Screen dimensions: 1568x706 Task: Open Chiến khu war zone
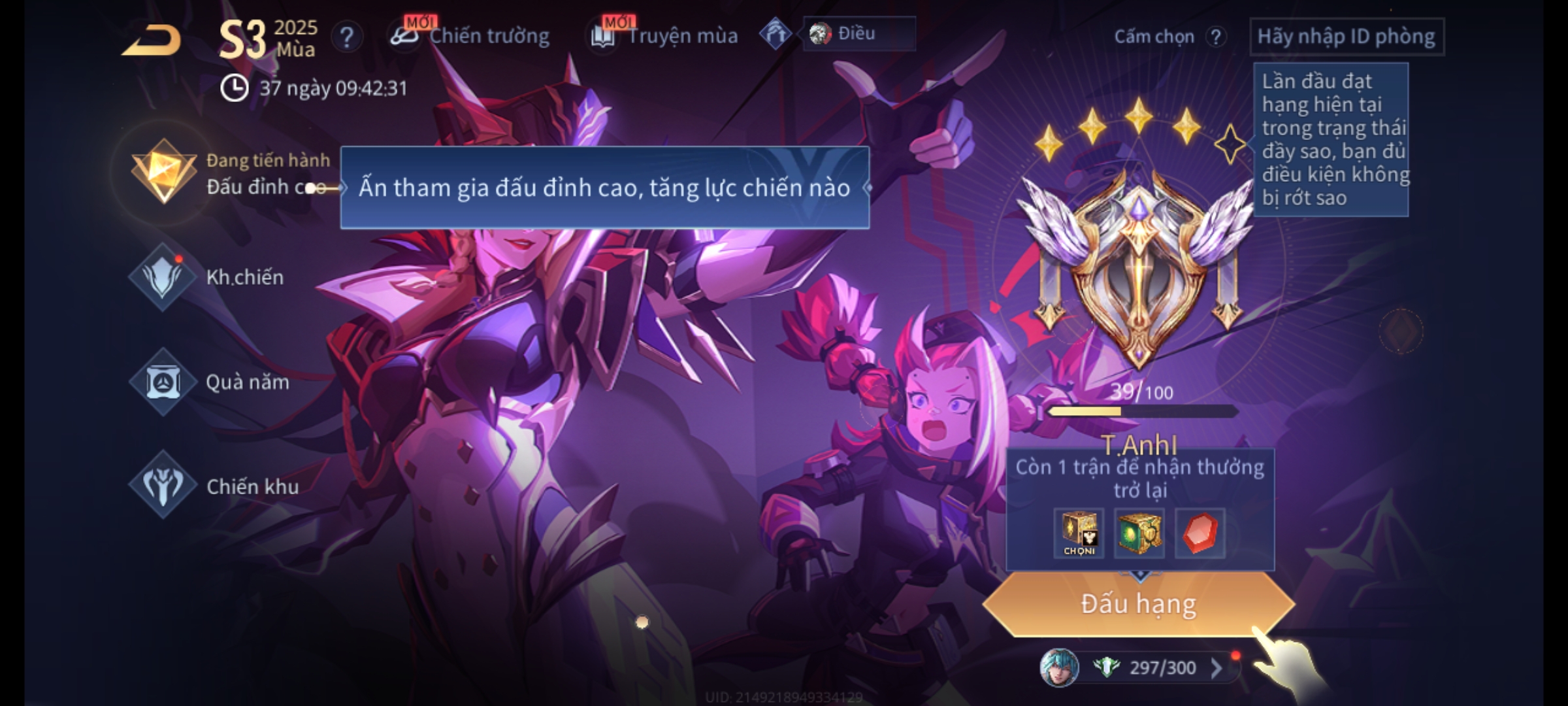click(163, 486)
